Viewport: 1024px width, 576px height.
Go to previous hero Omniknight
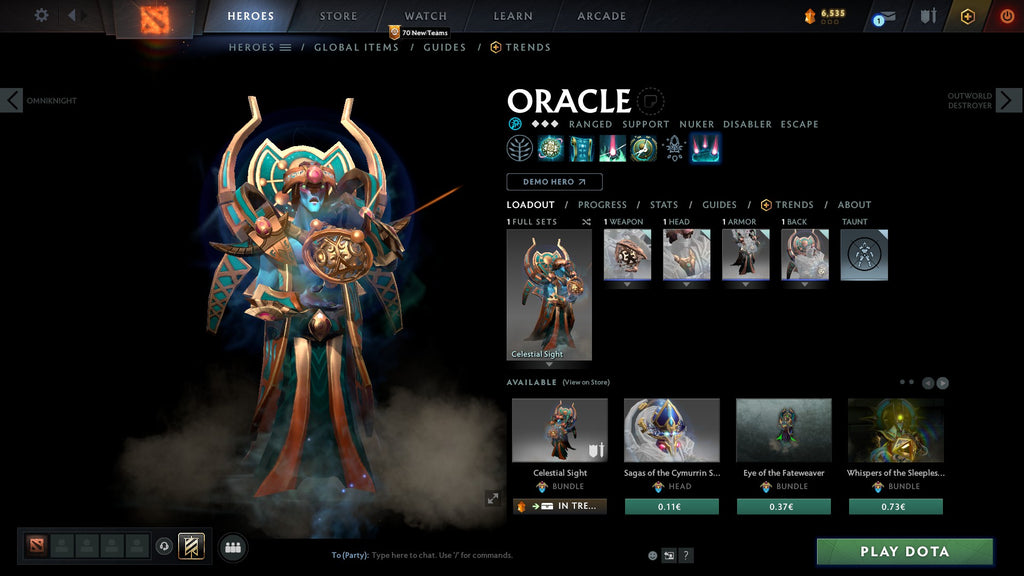point(12,100)
